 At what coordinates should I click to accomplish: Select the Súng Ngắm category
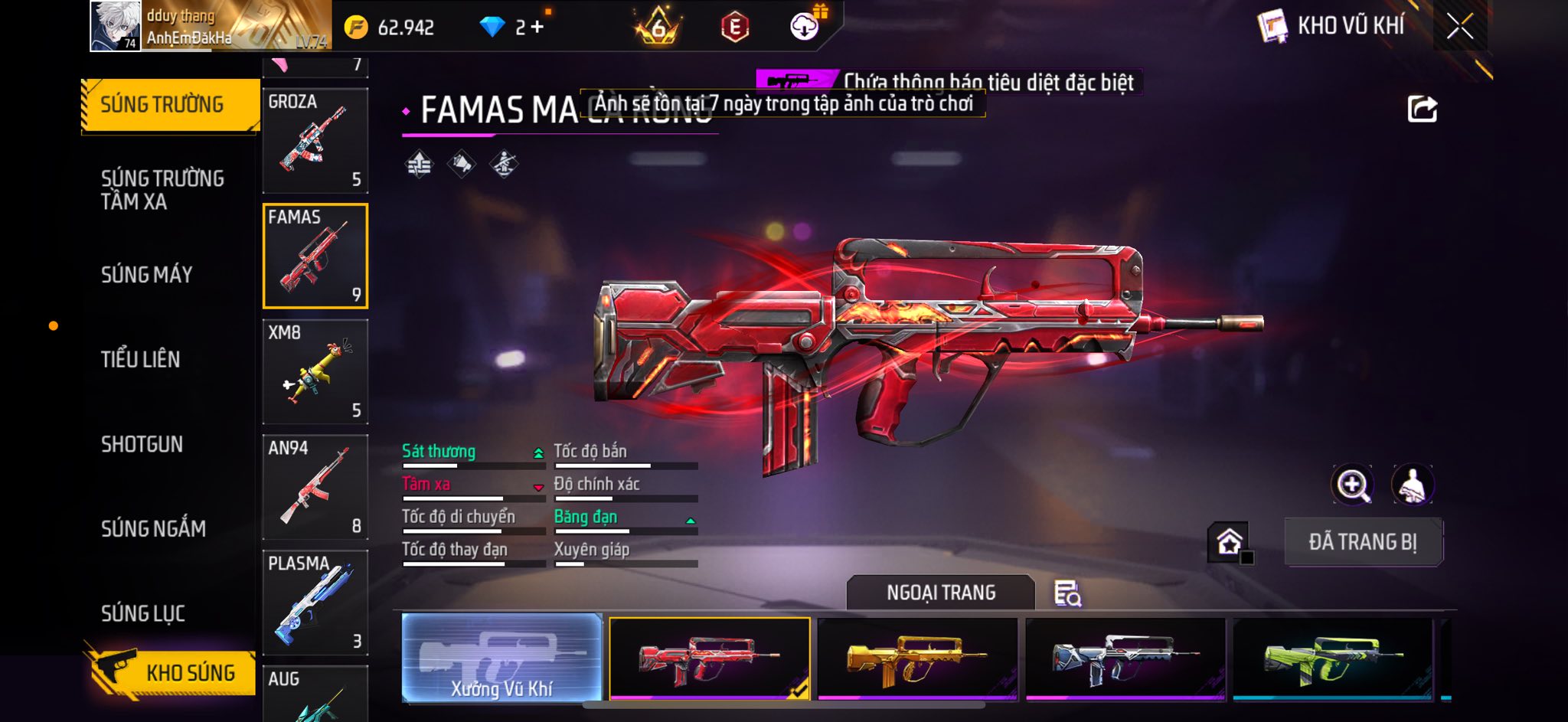pos(153,528)
